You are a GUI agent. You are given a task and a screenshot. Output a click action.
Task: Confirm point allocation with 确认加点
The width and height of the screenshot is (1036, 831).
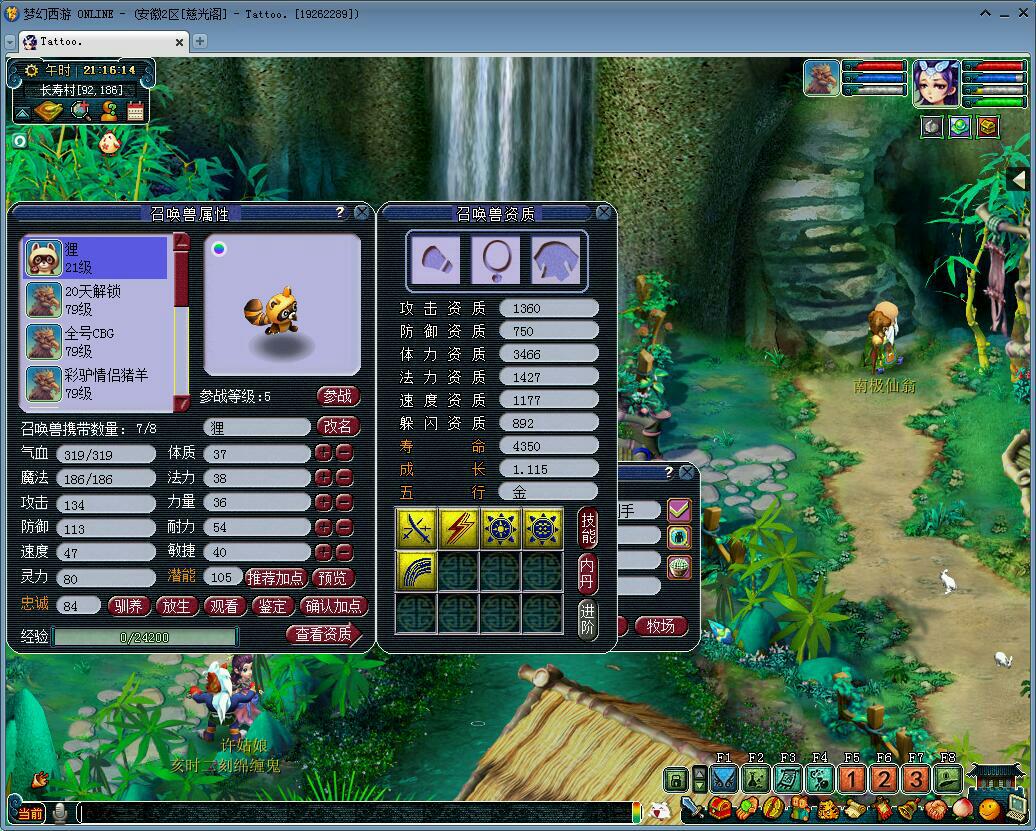[334, 605]
